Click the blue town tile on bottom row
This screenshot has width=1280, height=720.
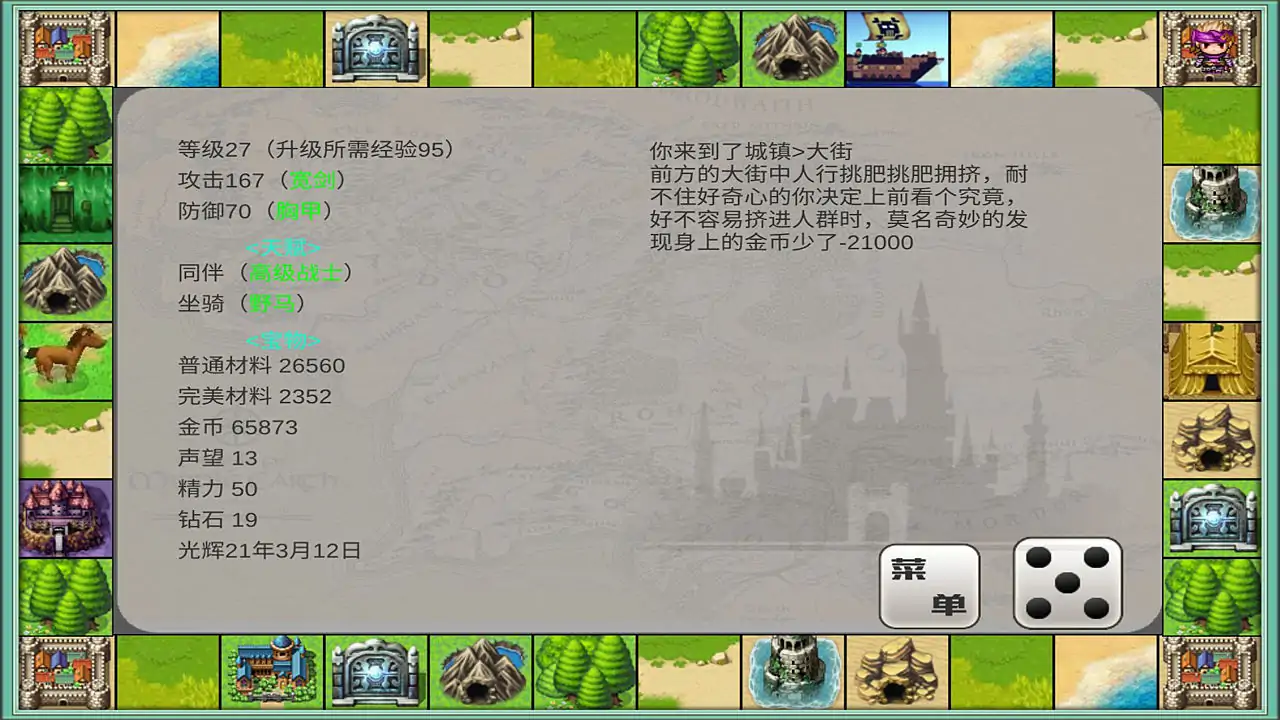(x=272, y=672)
